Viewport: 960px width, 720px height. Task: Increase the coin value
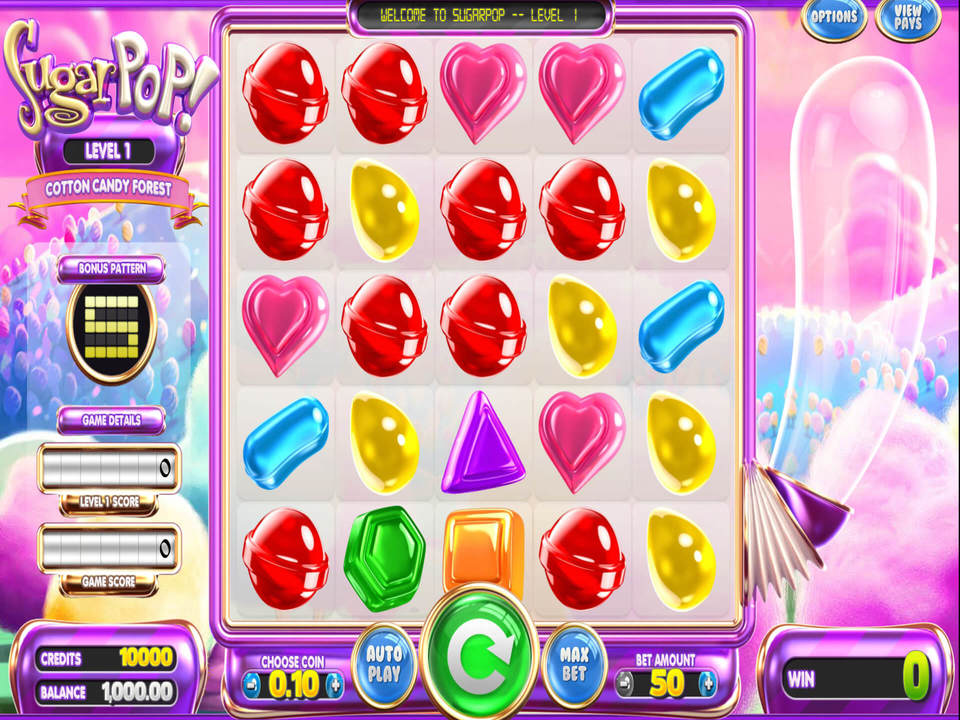(335, 685)
